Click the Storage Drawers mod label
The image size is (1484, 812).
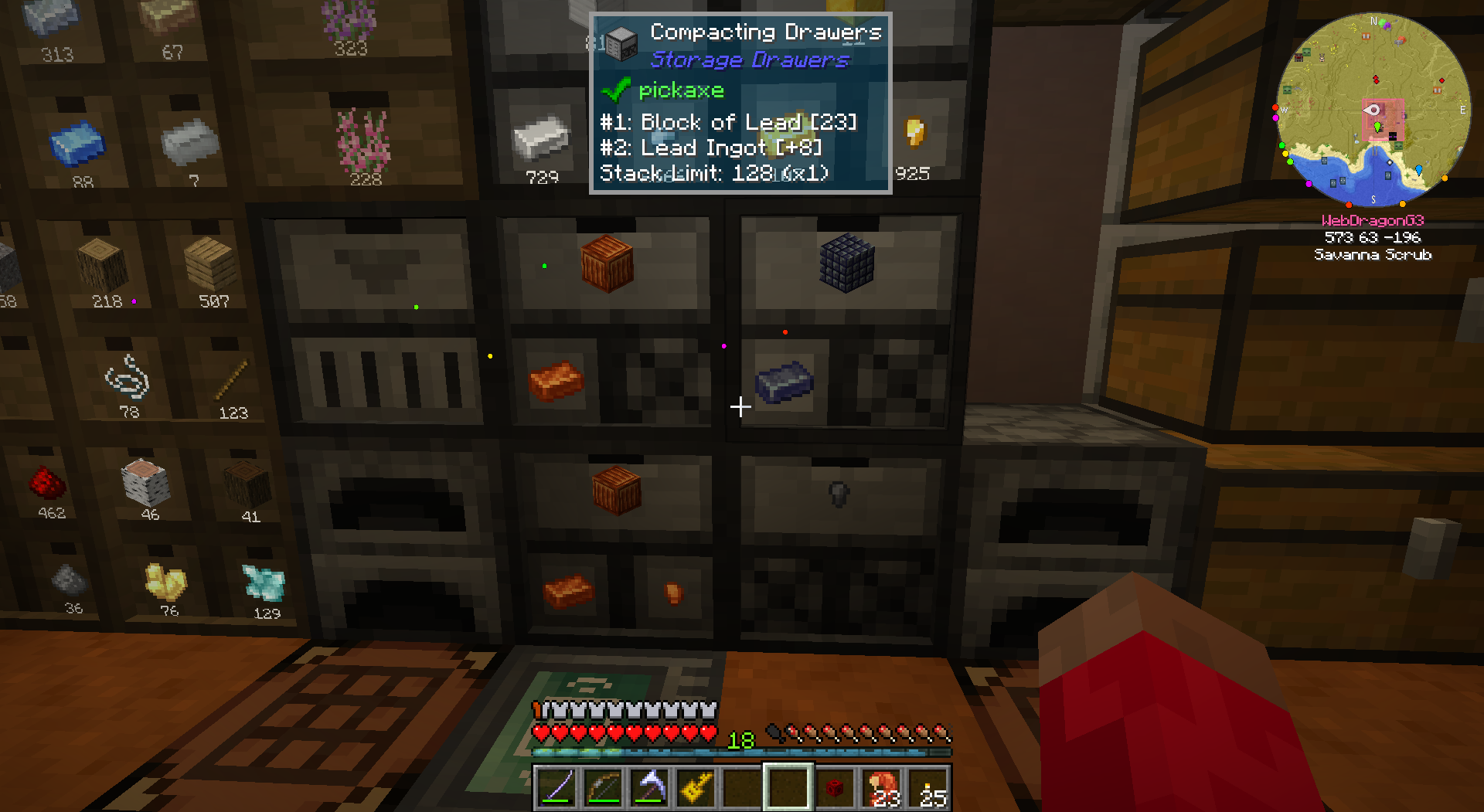coord(747,59)
